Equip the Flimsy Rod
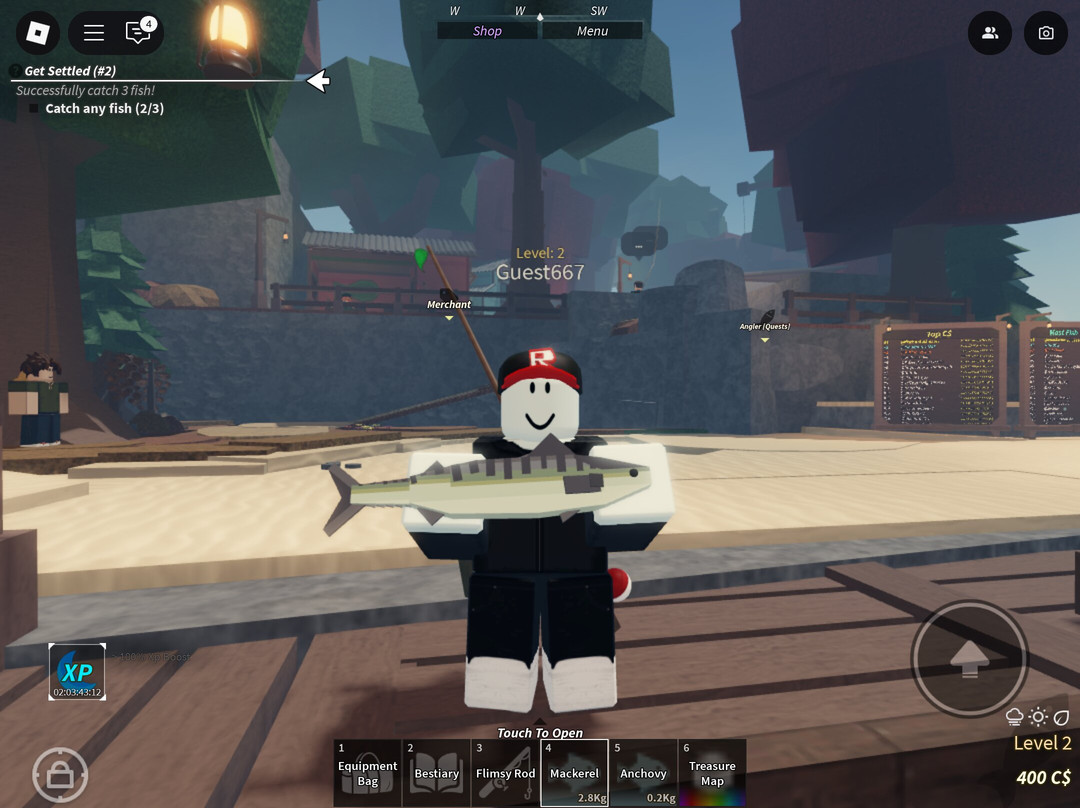 click(x=505, y=773)
